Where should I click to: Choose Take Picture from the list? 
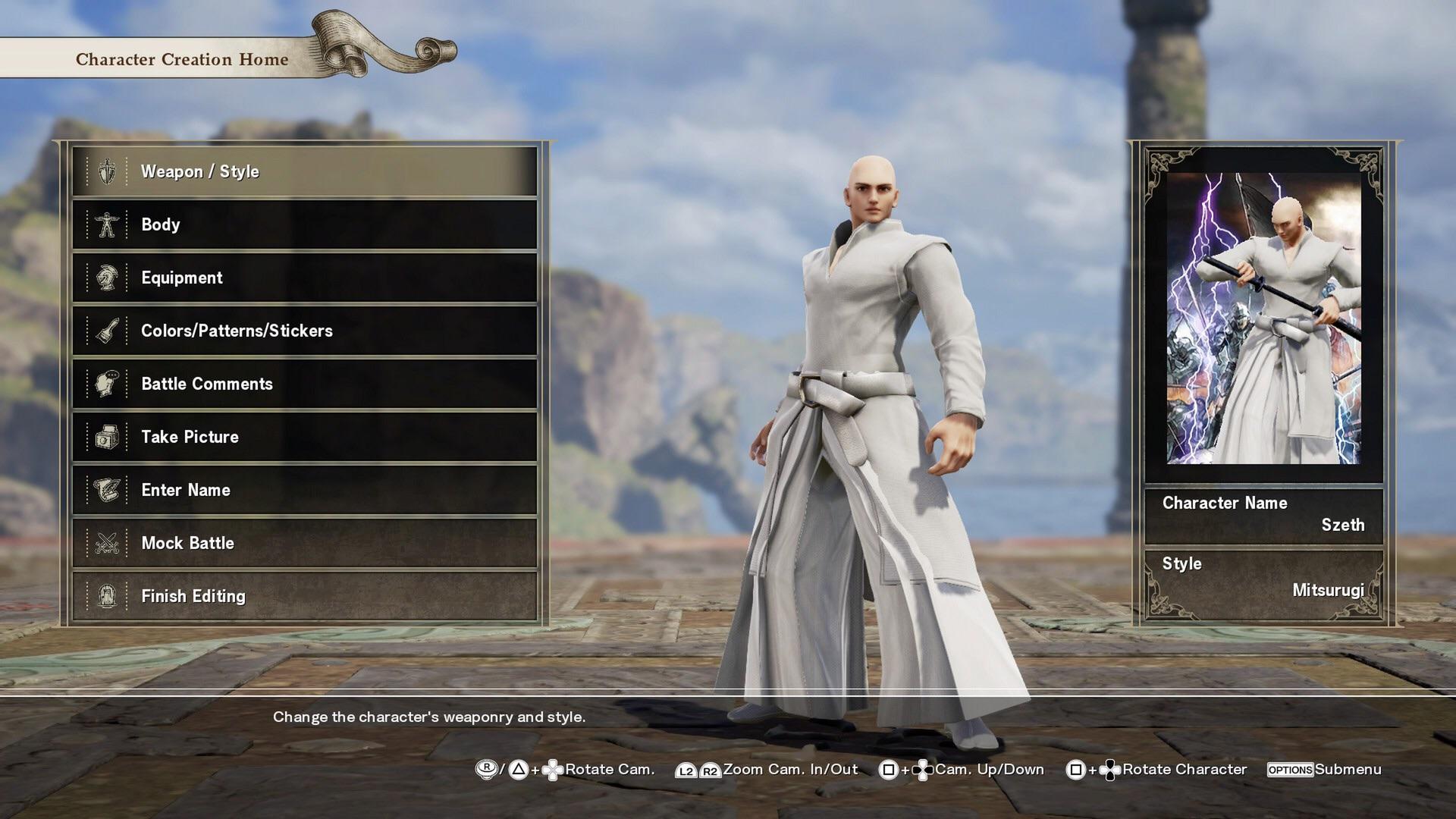point(305,437)
